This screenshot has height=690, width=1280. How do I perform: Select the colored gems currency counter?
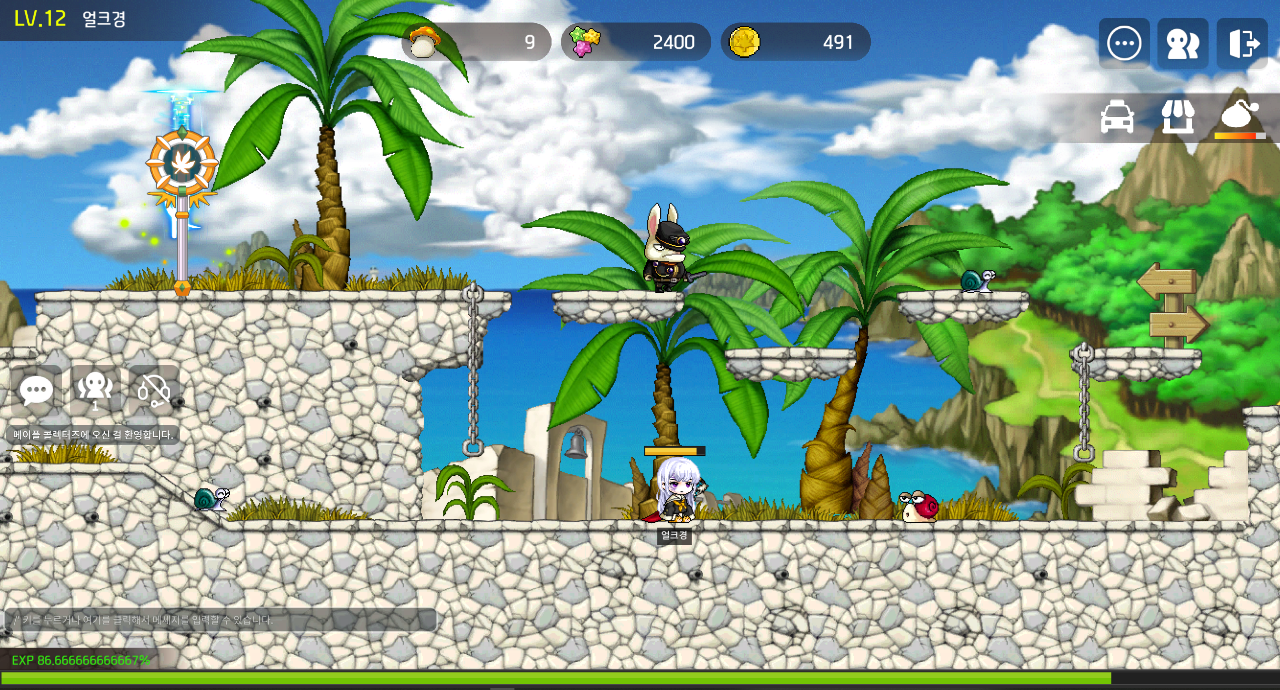(x=636, y=42)
